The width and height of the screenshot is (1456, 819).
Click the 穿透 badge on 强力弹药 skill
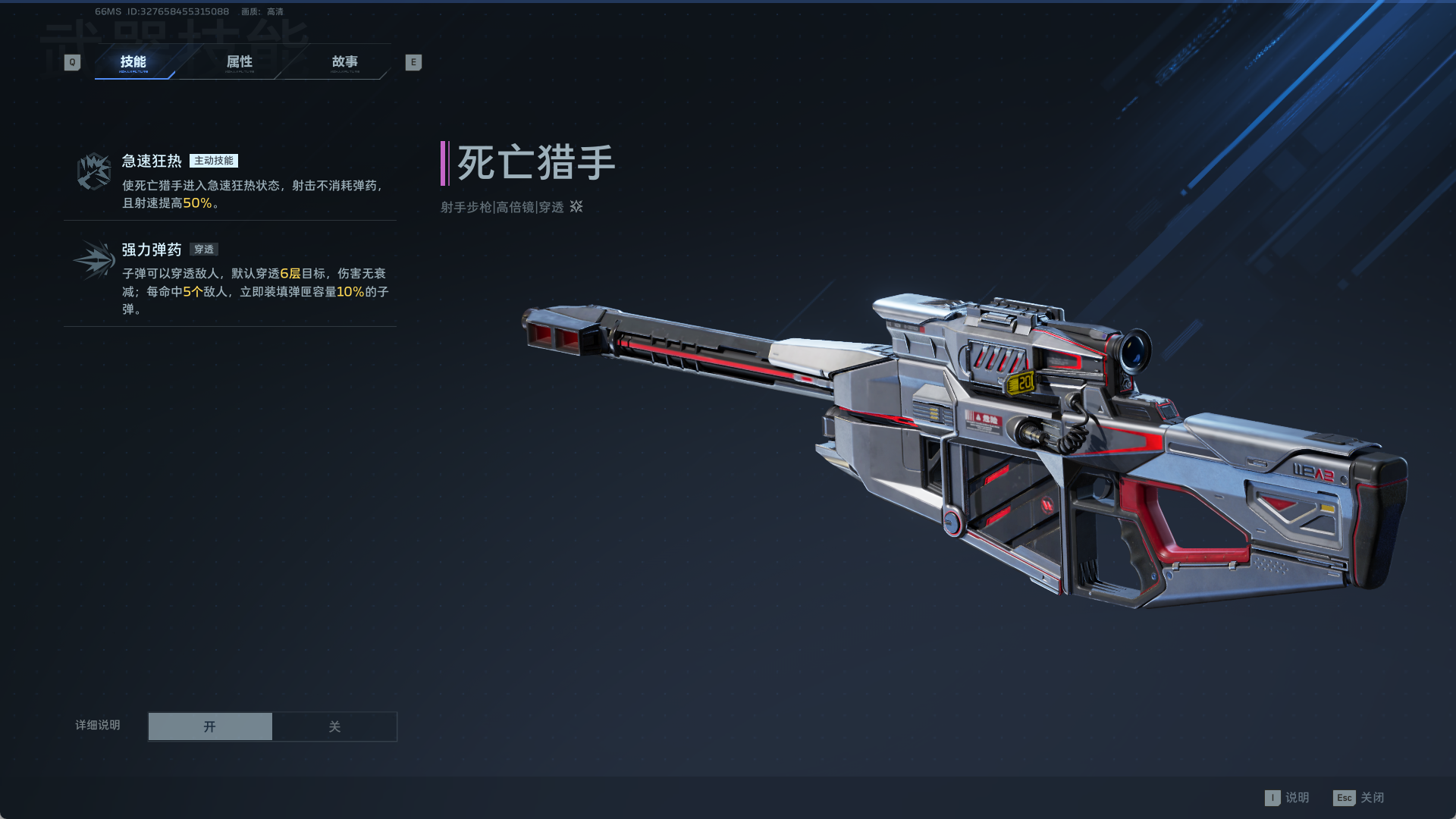203,249
